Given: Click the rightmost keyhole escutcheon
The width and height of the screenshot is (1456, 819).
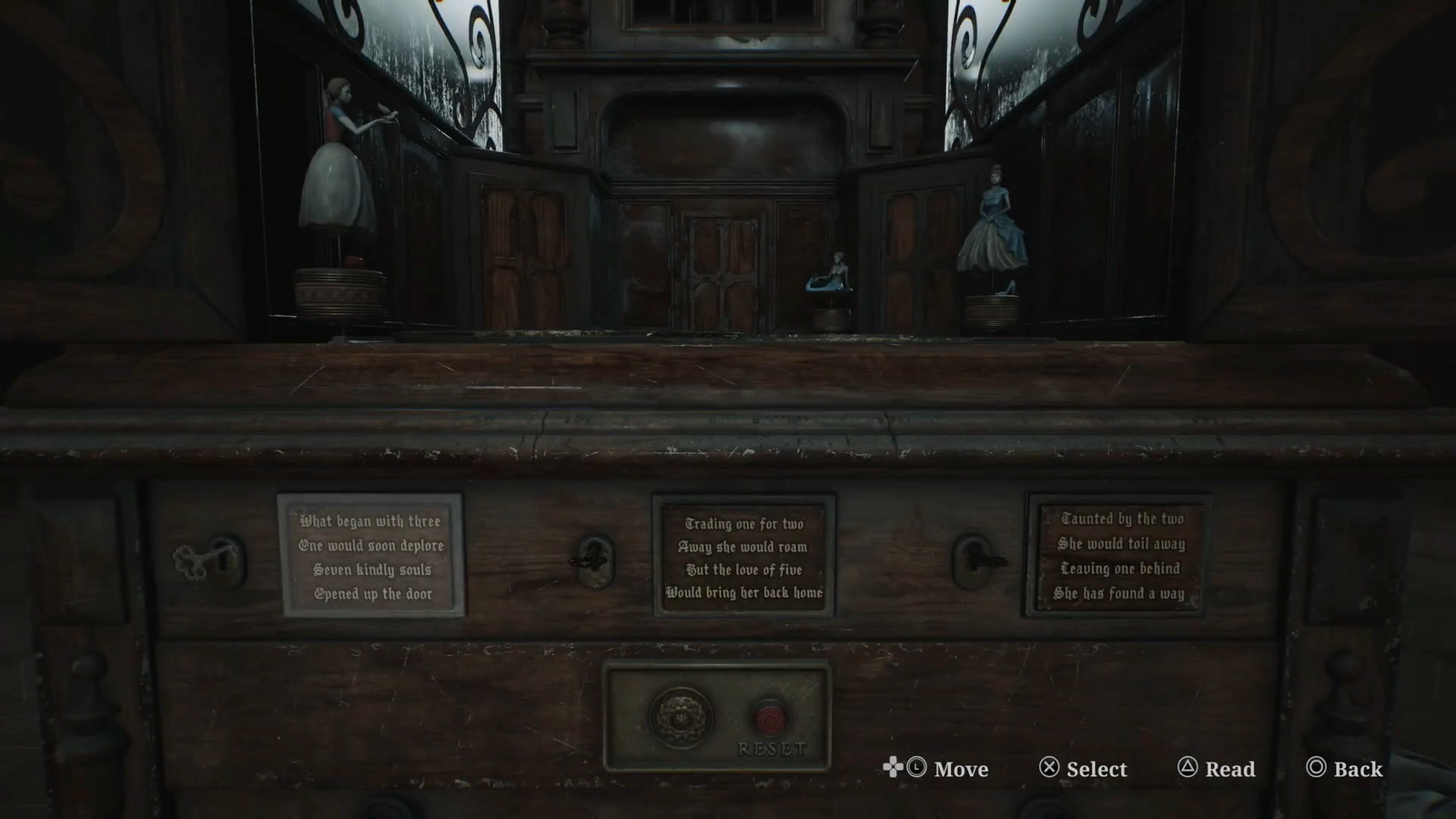Looking at the screenshot, I should coord(974,560).
